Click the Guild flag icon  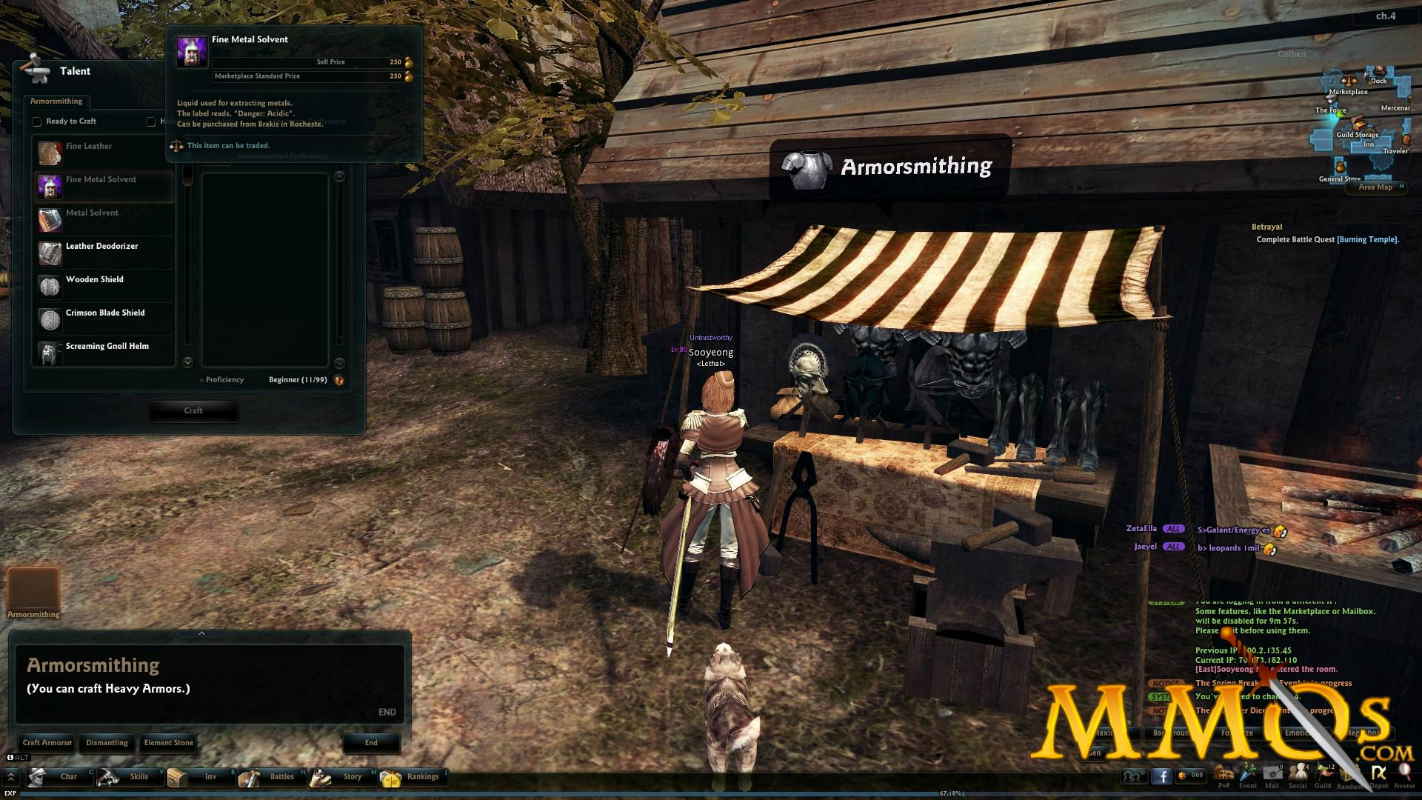1322,772
